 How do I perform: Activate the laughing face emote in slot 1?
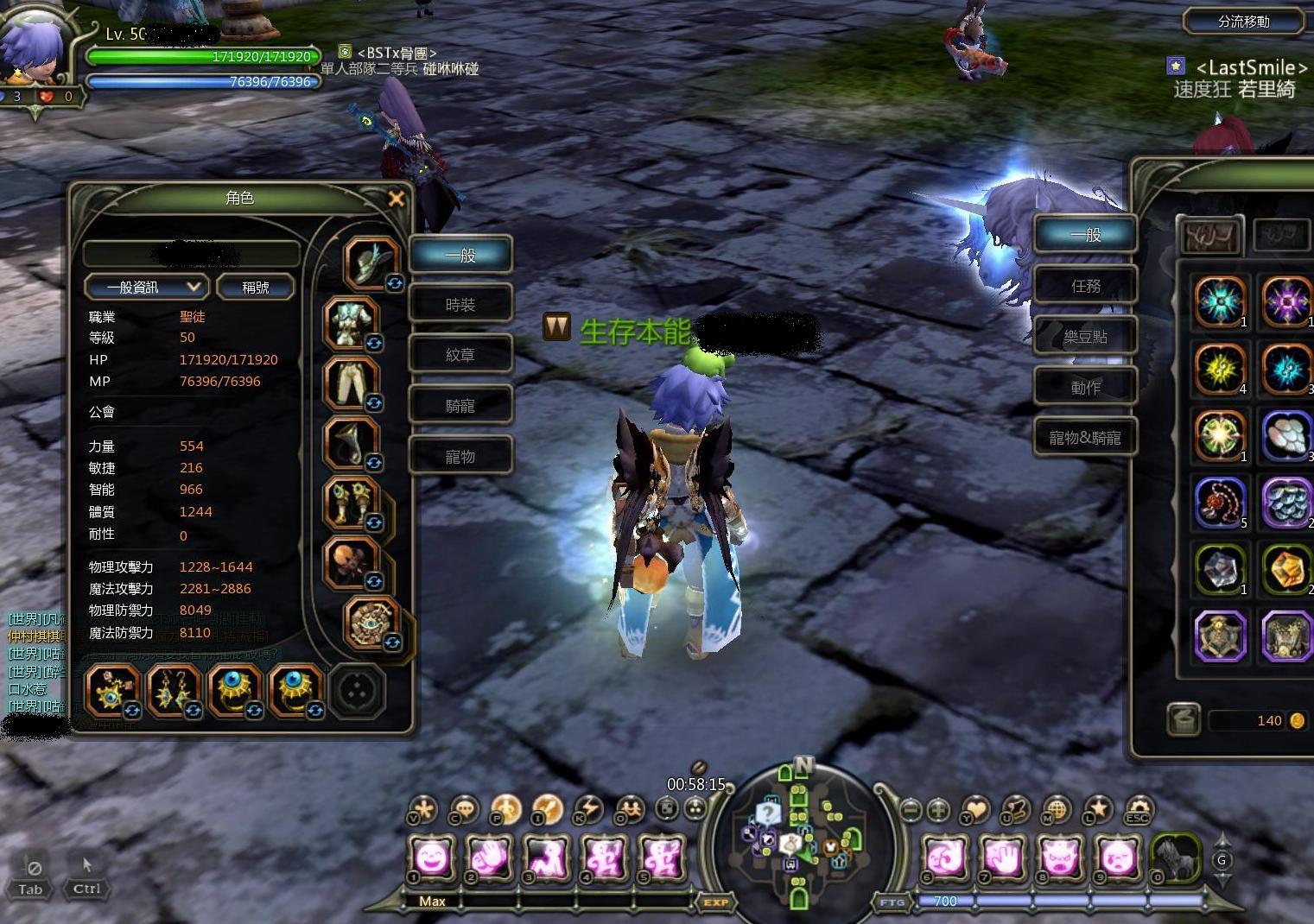coord(431,858)
